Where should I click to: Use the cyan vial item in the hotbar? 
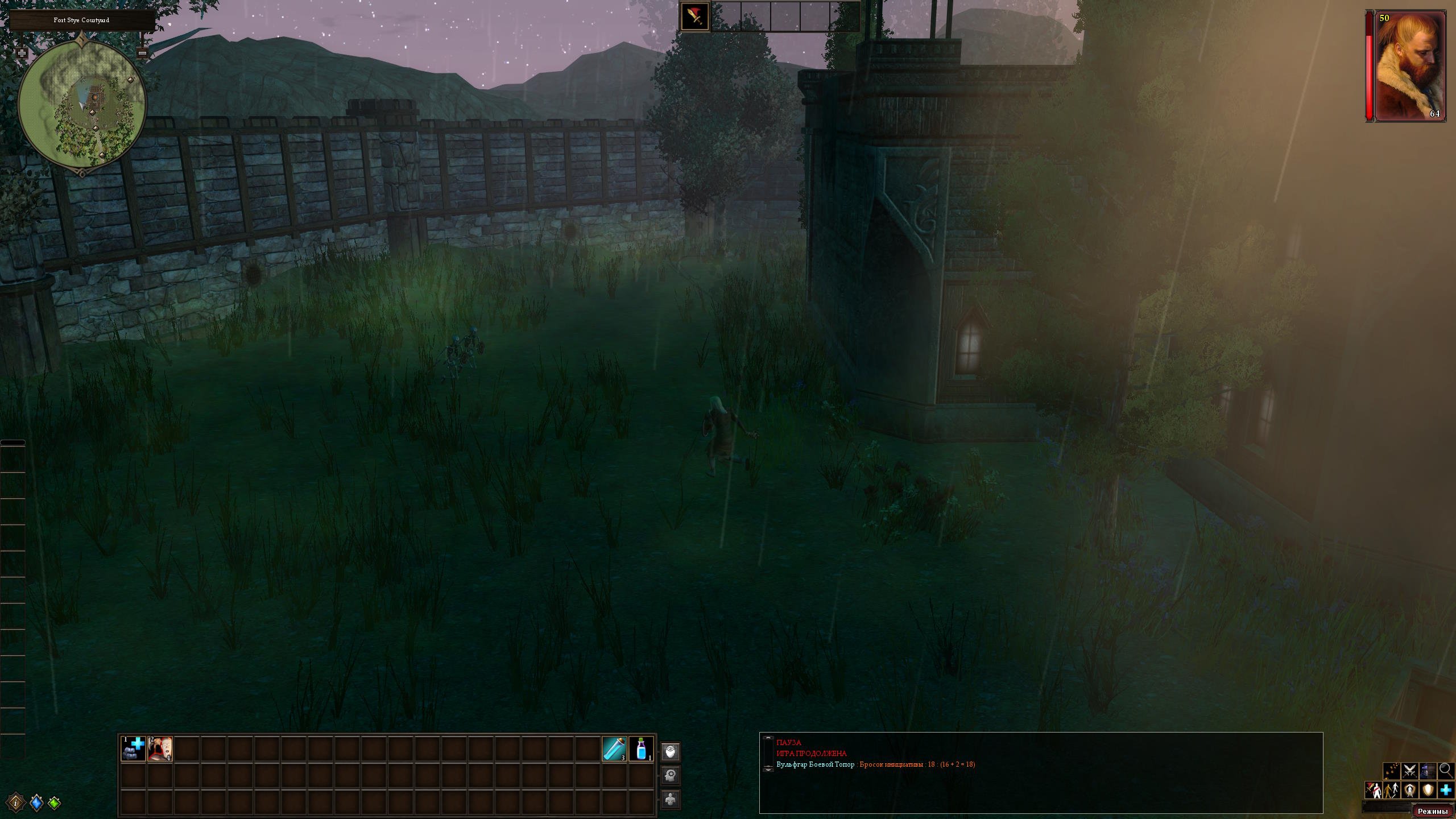pos(615,748)
